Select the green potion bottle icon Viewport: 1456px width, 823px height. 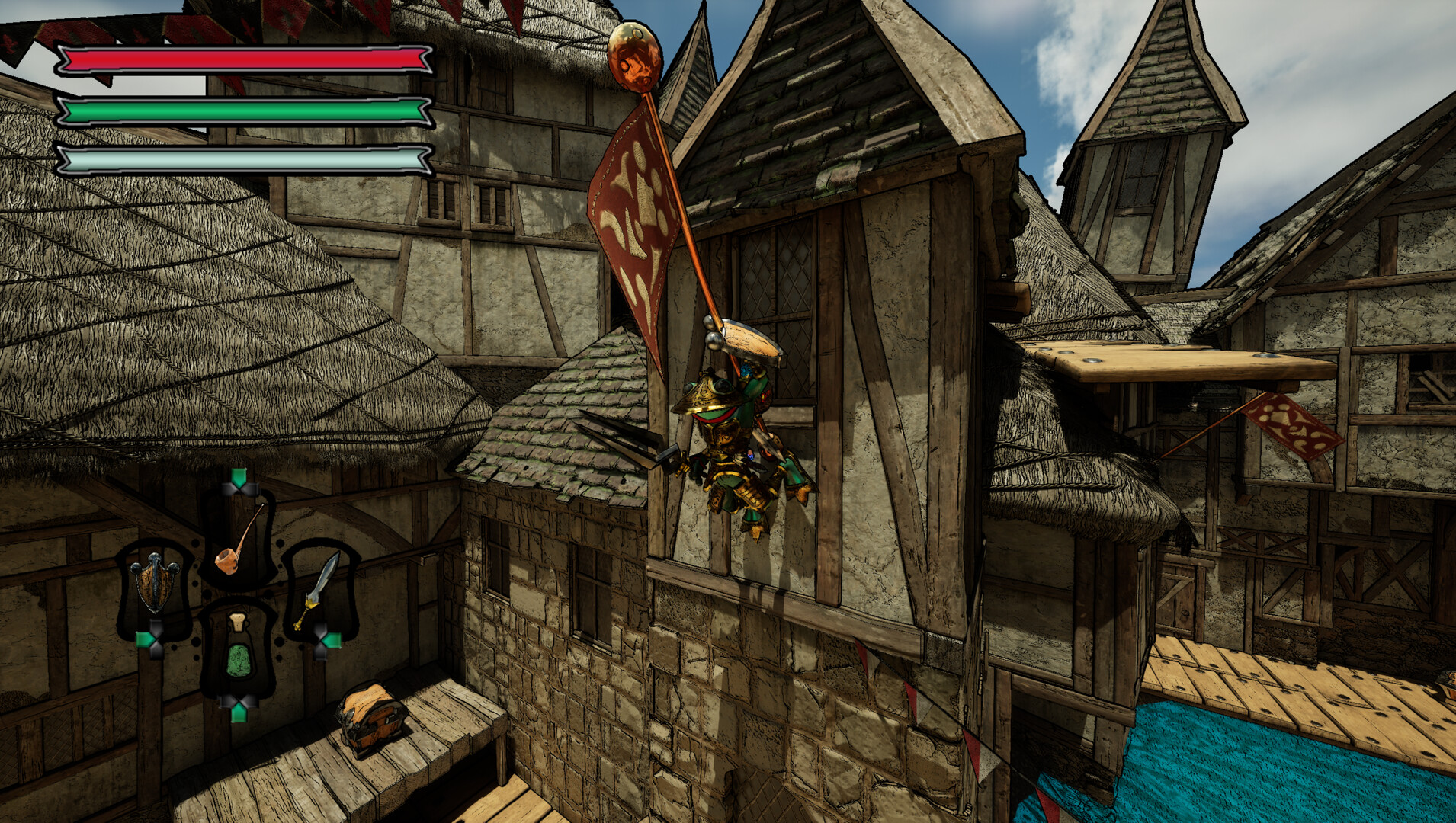tap(239, 652)
